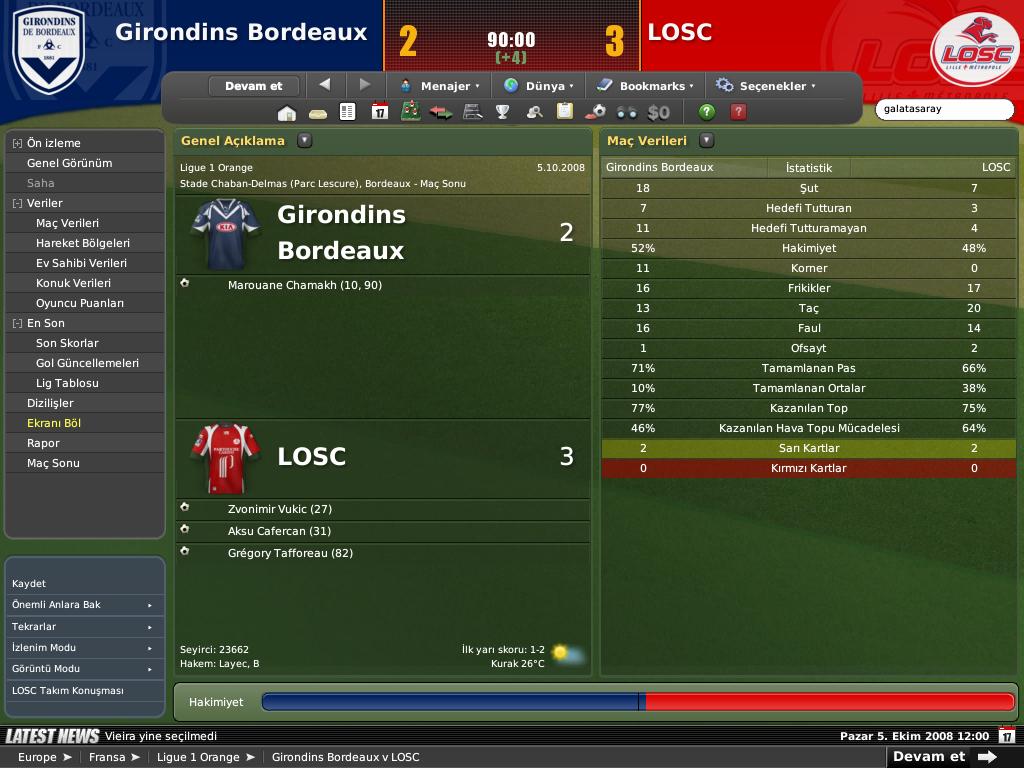
Task: Open the Rapor entry
Action: (x=43, y=443)
